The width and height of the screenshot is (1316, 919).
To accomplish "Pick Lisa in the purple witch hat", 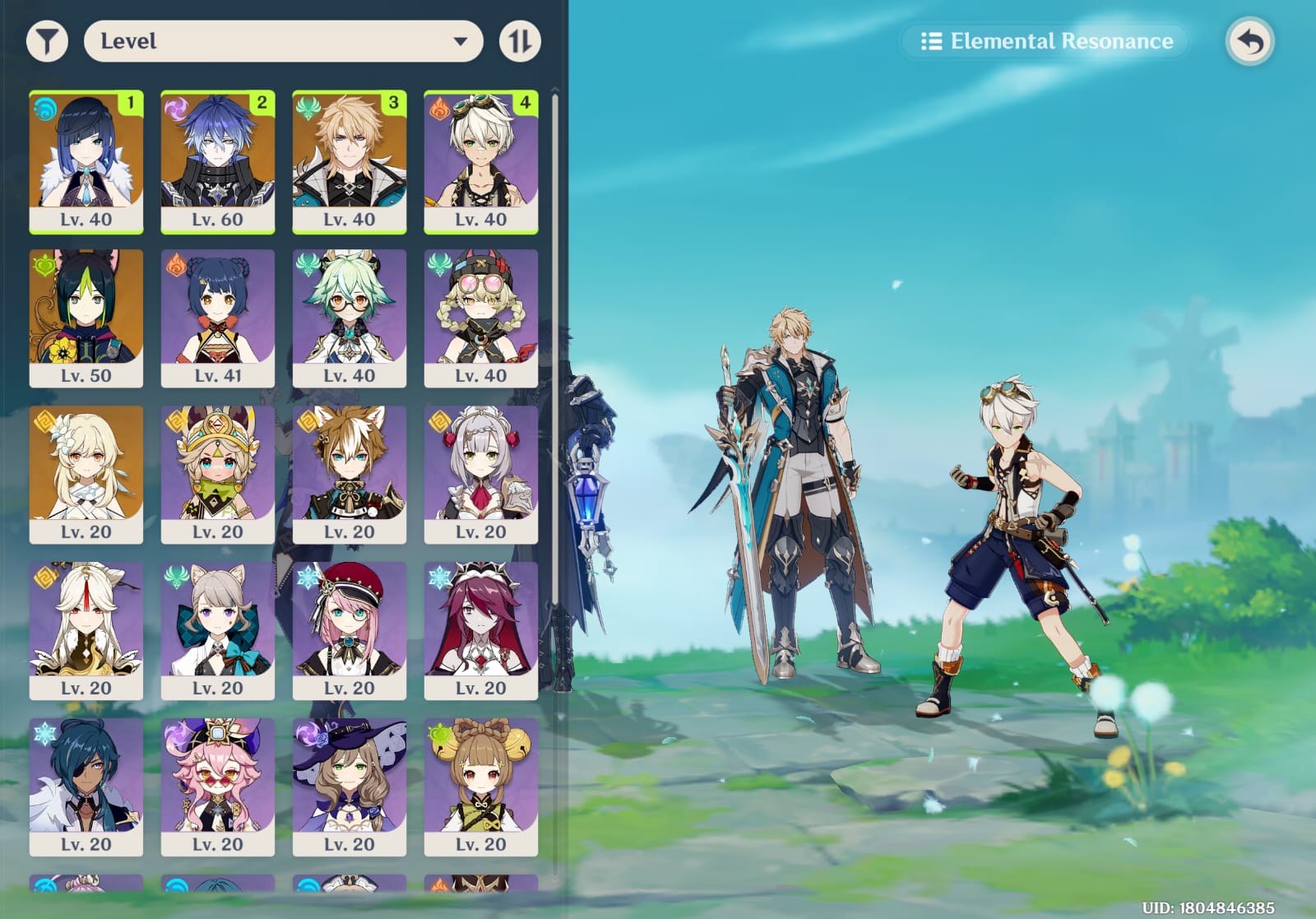I will [x=350, y=787].
